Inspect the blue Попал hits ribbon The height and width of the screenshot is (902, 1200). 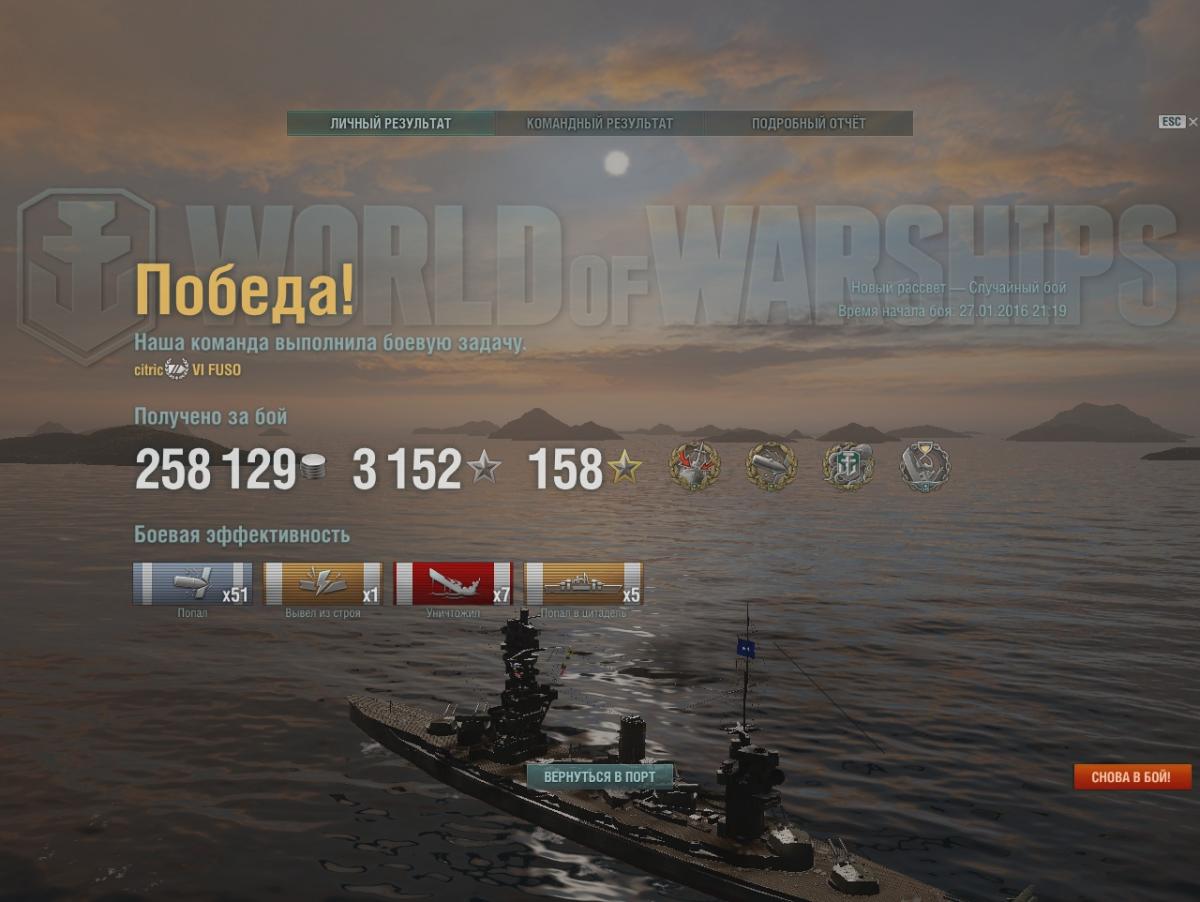point(192,584)
